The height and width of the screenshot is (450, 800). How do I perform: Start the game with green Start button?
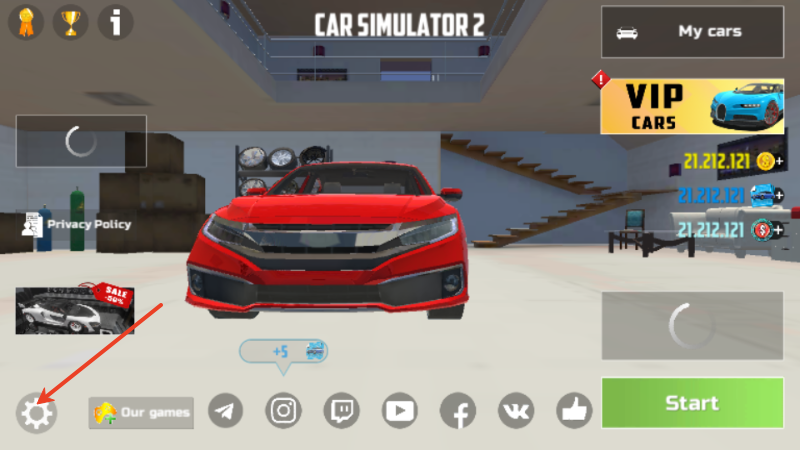click(x=692, y=403)
